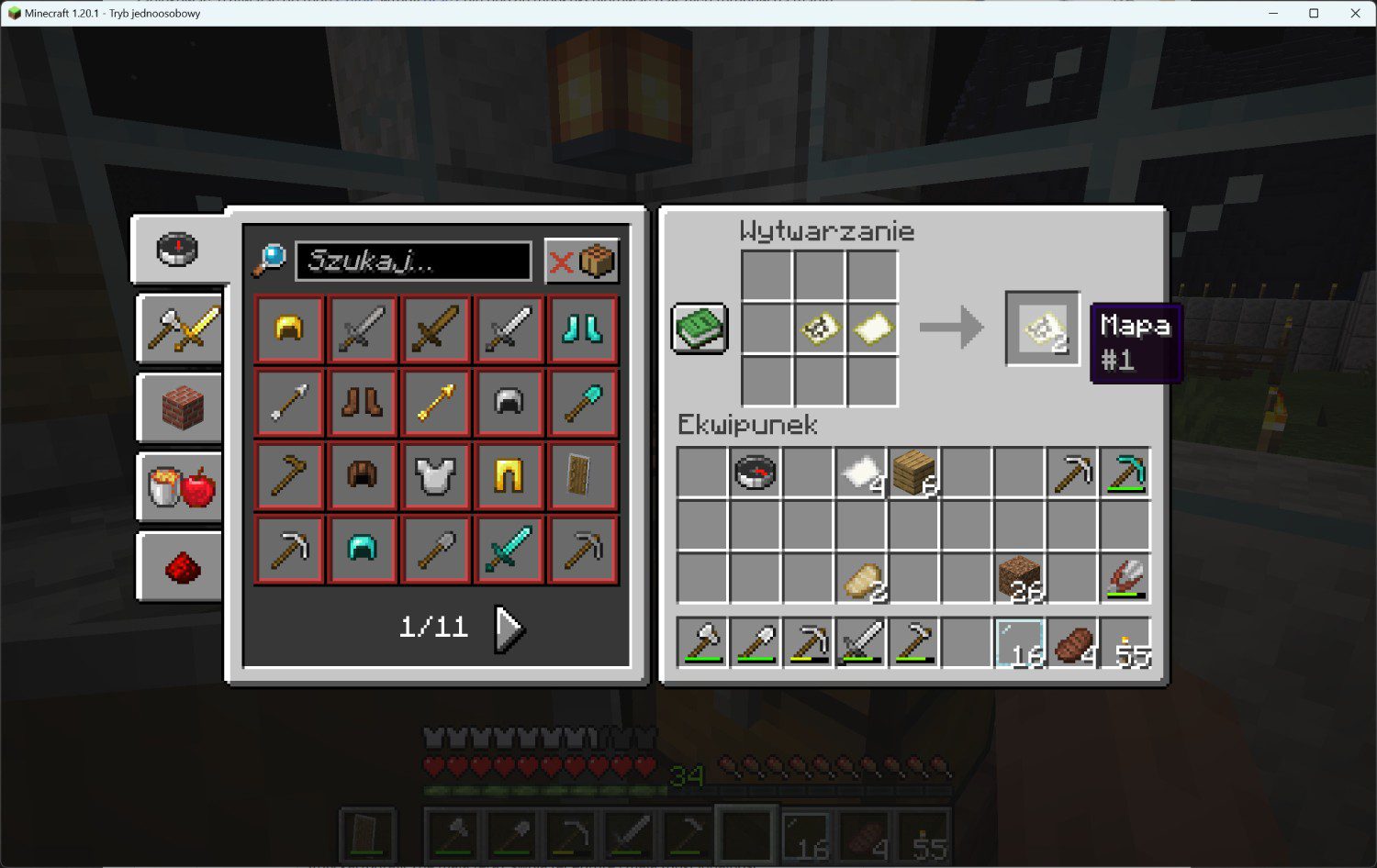Go to the next recipe page
This screenshot has width=1377, height=868.
click(x=508, y=629)
